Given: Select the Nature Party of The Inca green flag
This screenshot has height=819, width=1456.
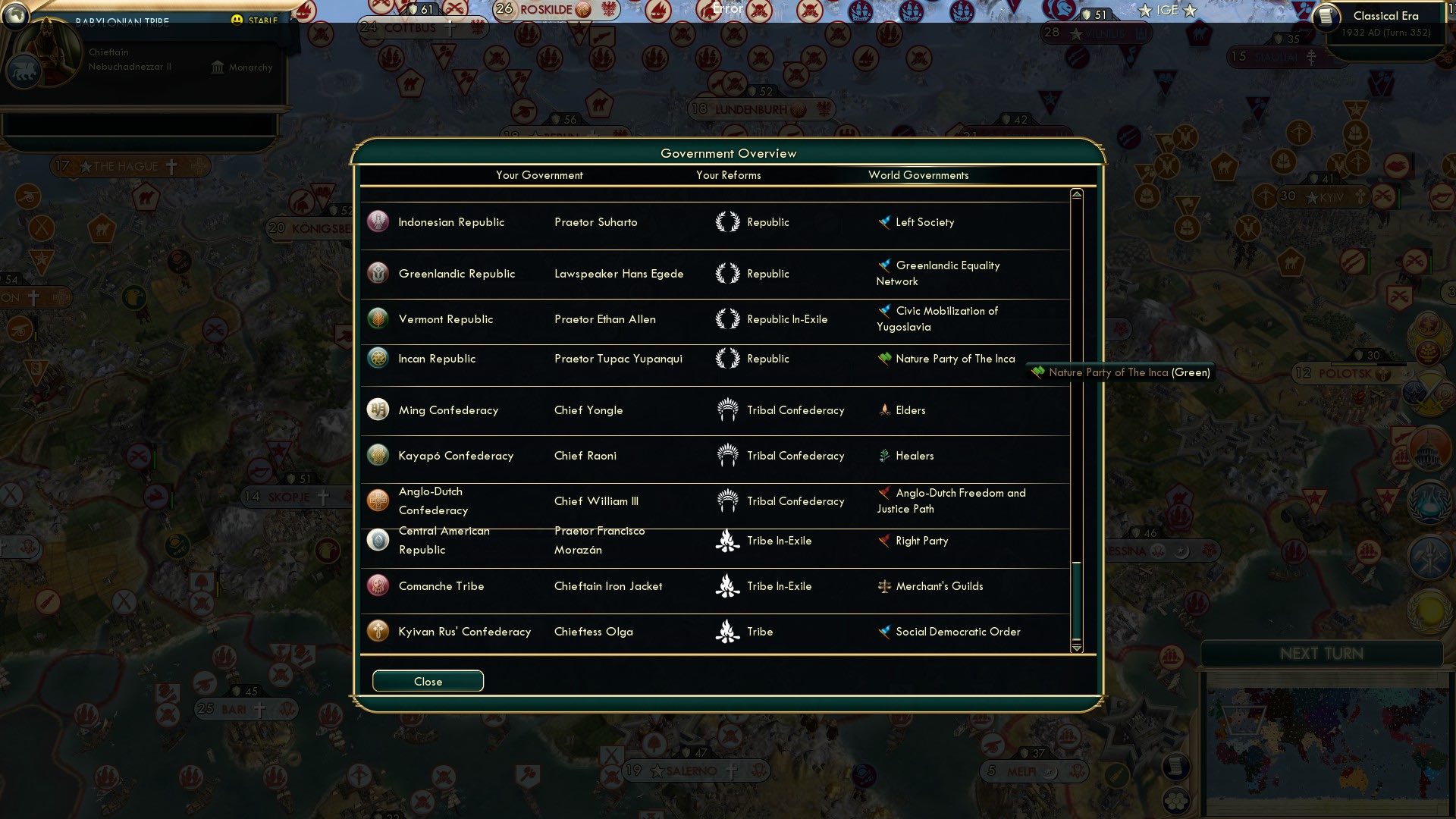Looking at the screenshot, I should [883, 358].
